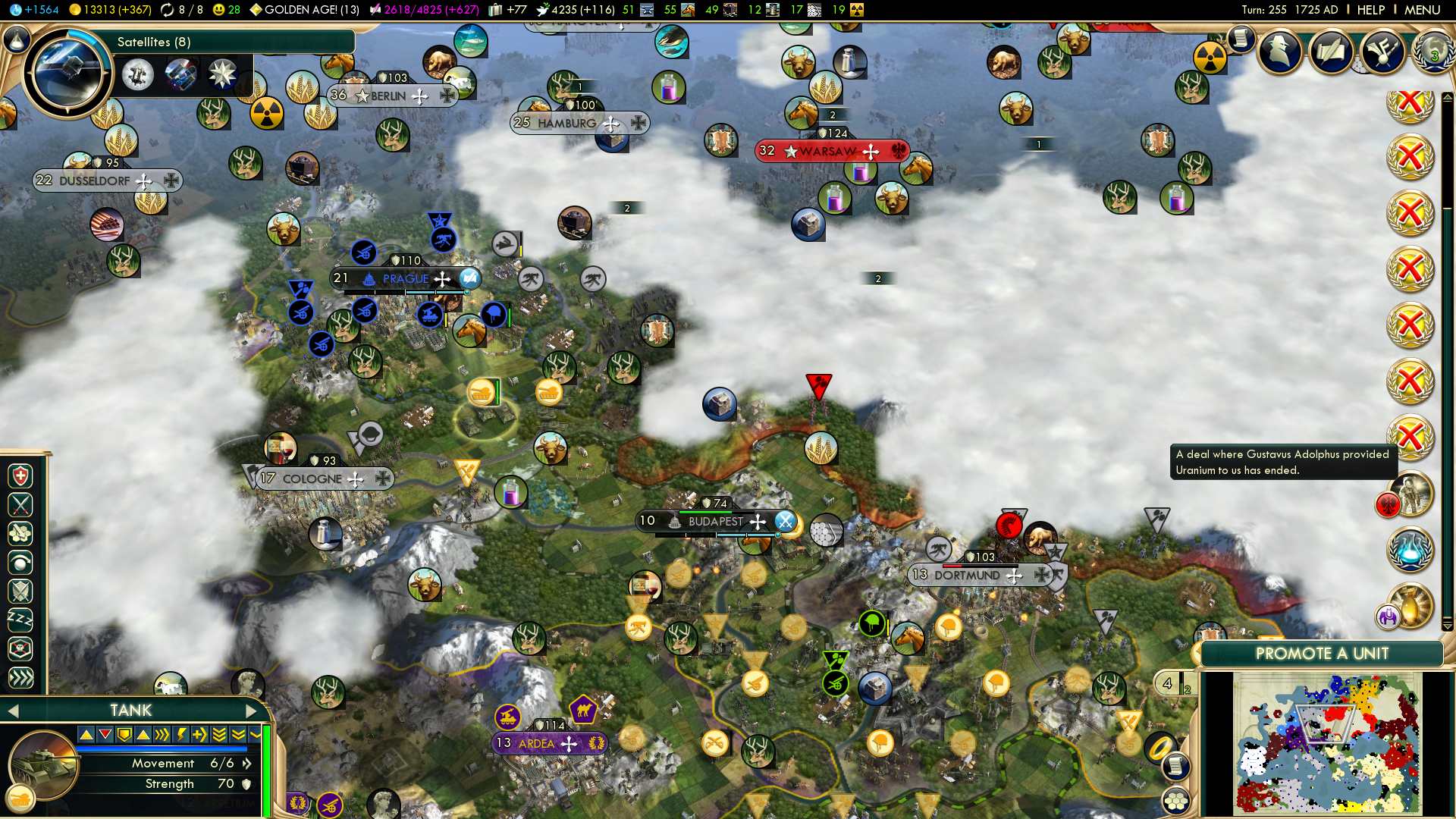Open the glowing flask science notification
Image resolution: width=1456 pixels, height=819 pixels.
1410,550
